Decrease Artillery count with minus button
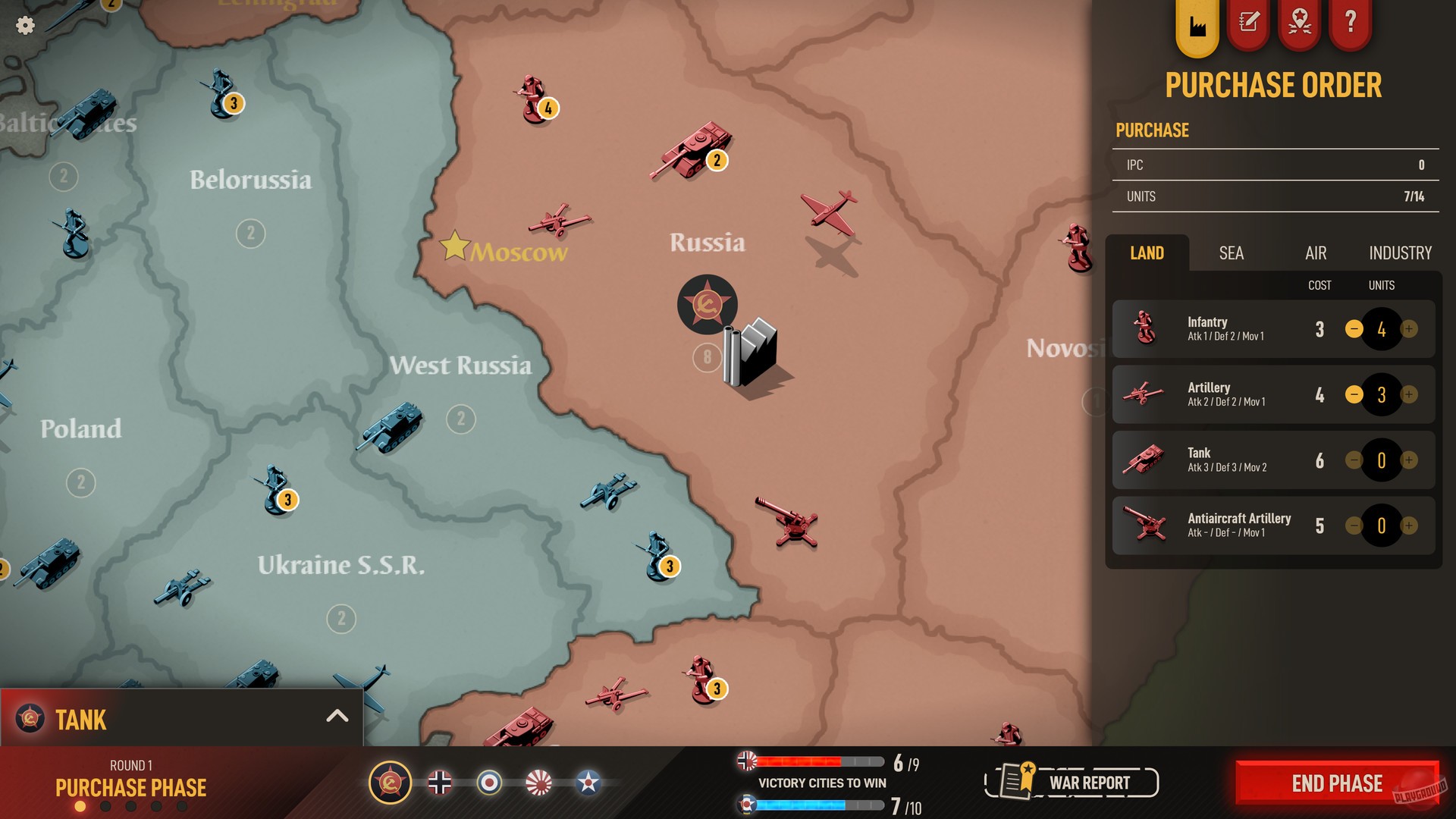Screen dimensions: 1456x819 (1355, 394)
